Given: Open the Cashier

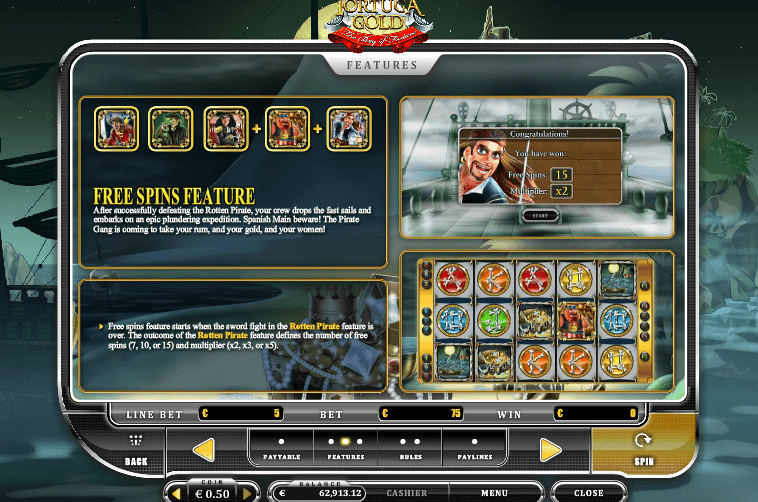Looking at the screenshot, I should click(407, 493).
